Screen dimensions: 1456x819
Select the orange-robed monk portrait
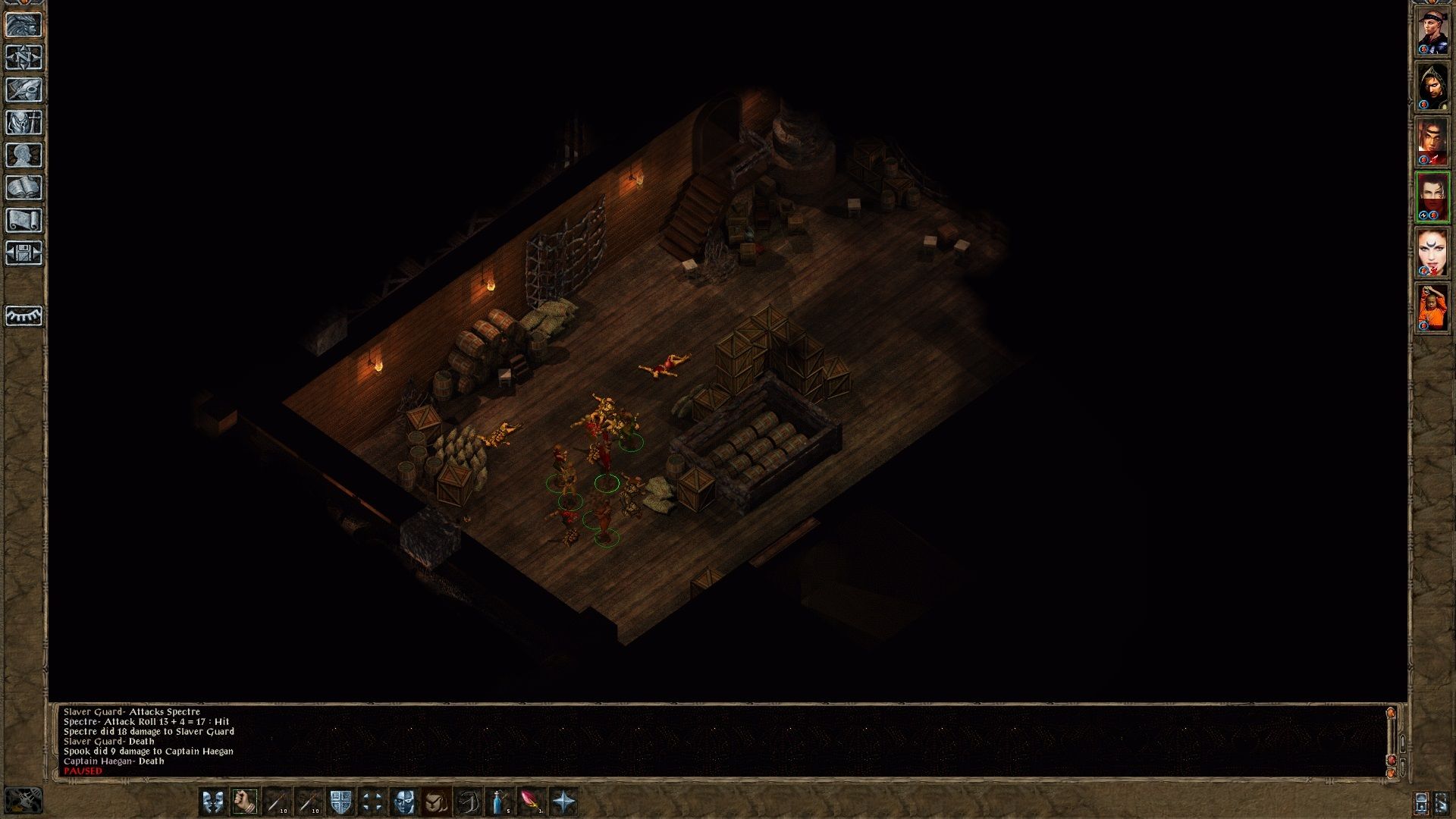click(x=1432, y=308)
